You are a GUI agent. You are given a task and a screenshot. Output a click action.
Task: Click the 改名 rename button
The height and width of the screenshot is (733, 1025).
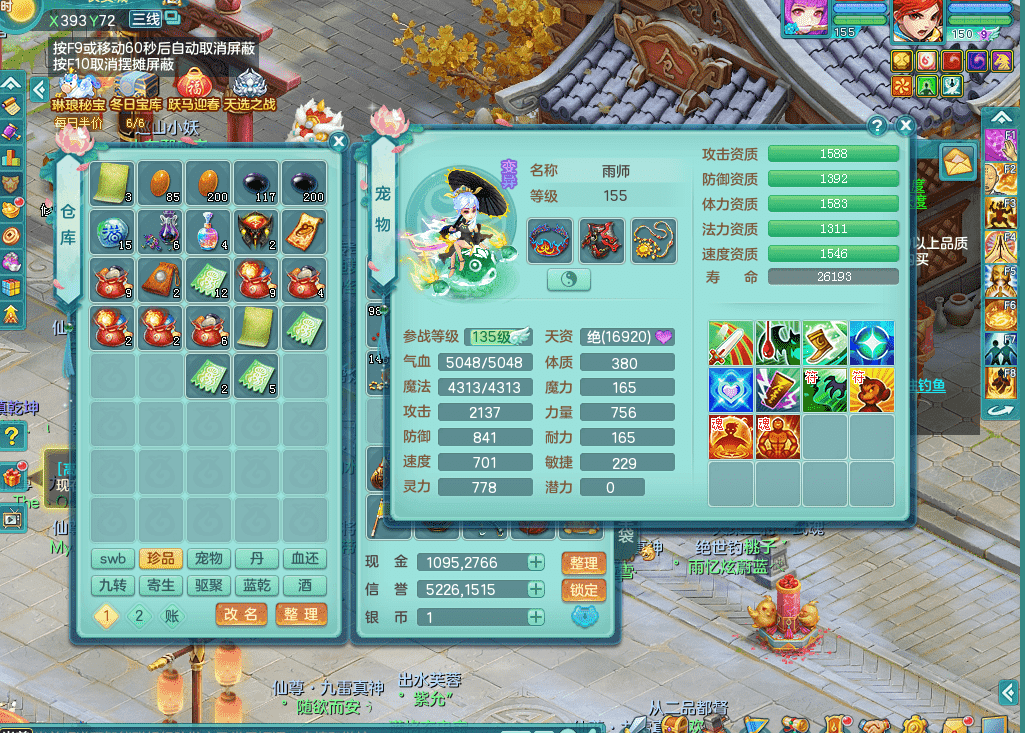tap(241, 615)
